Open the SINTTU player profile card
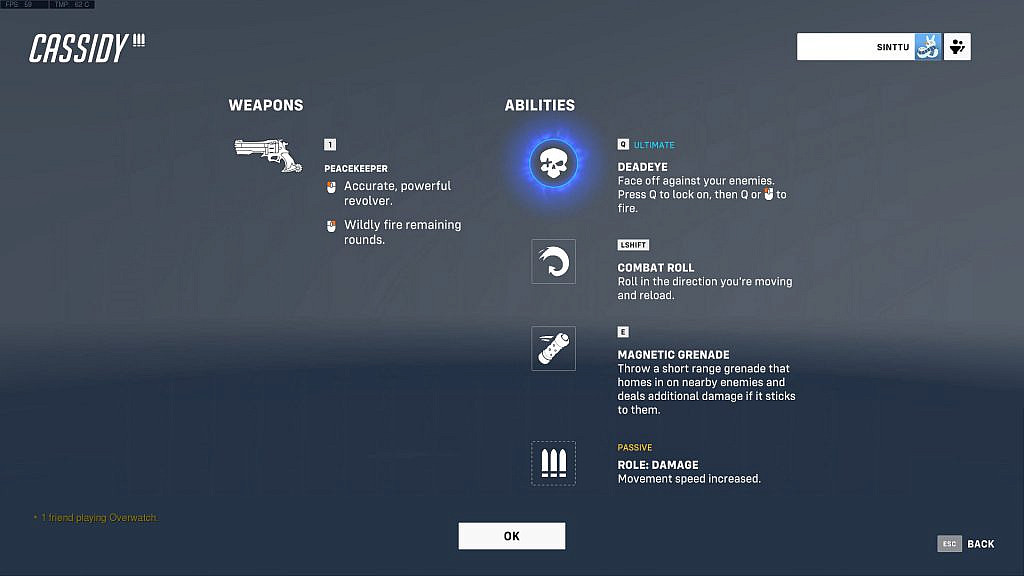1024x576 pixels. pyautogui.click(x=868, y=47)
